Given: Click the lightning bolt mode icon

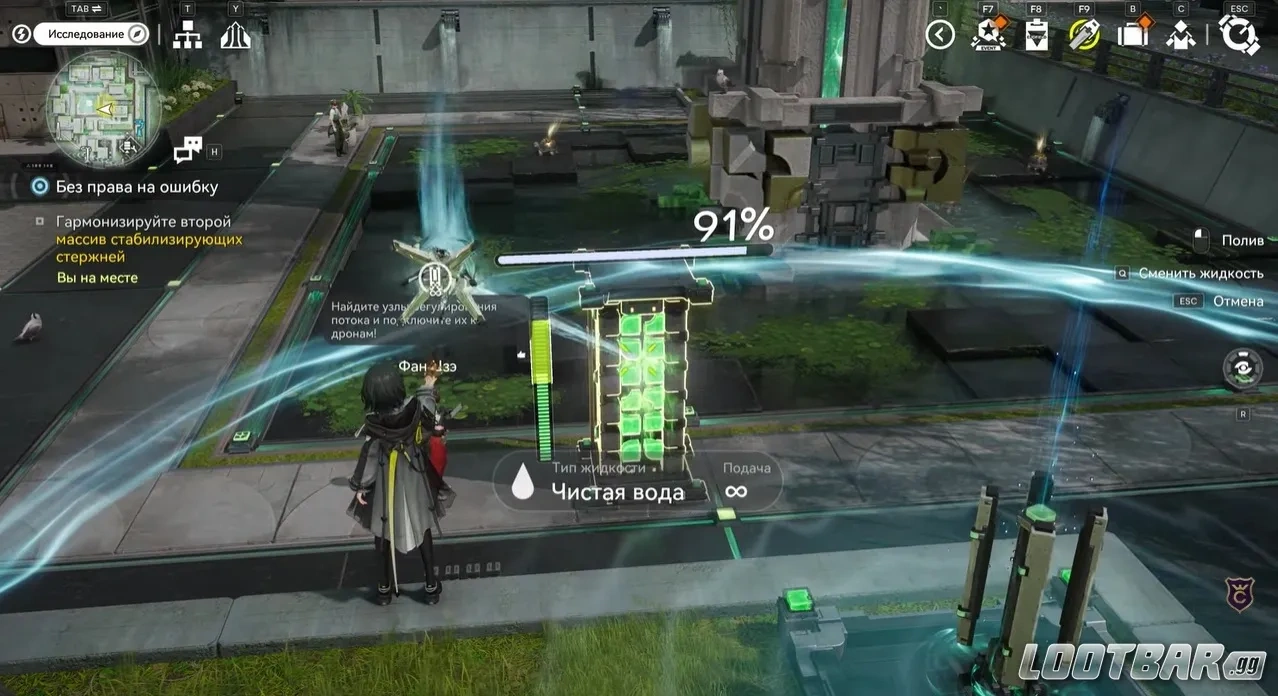Looking at the screenshot, I should [x=21, y=34].
